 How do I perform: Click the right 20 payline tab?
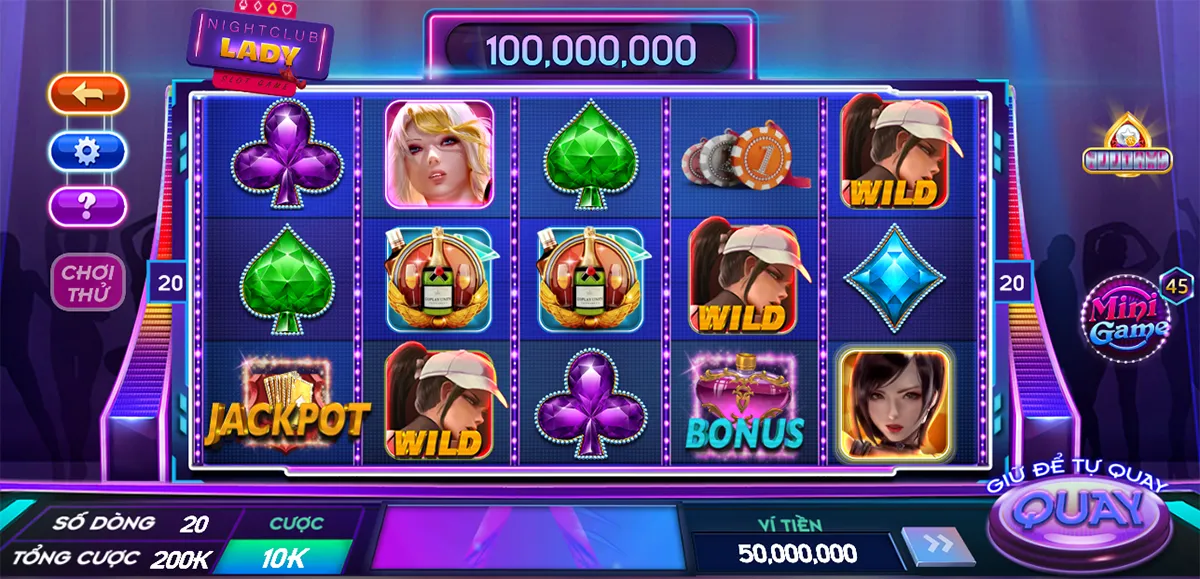click(x=1012, y=283)
